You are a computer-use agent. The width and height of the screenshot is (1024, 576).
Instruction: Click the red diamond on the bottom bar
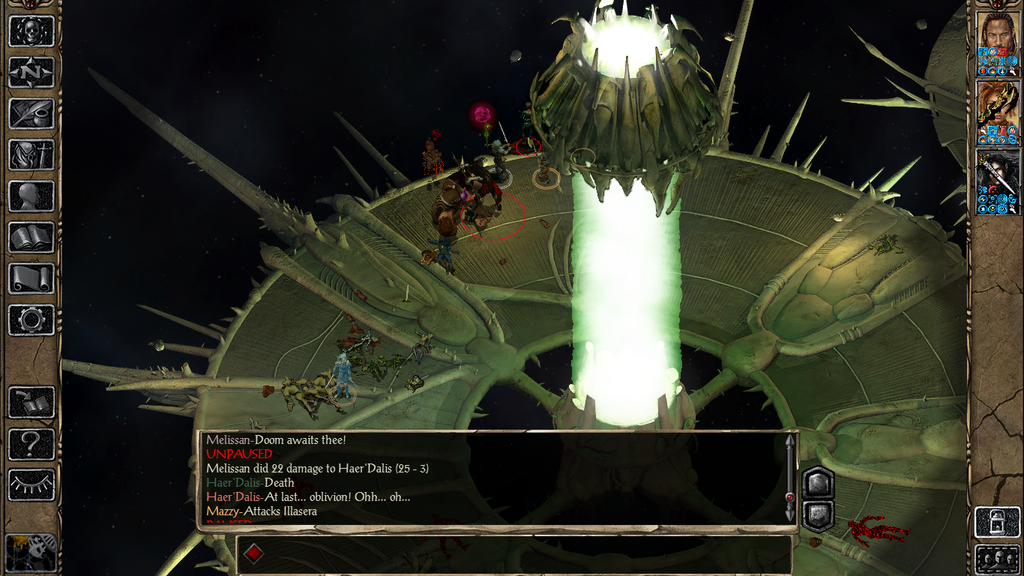(254, 553)
